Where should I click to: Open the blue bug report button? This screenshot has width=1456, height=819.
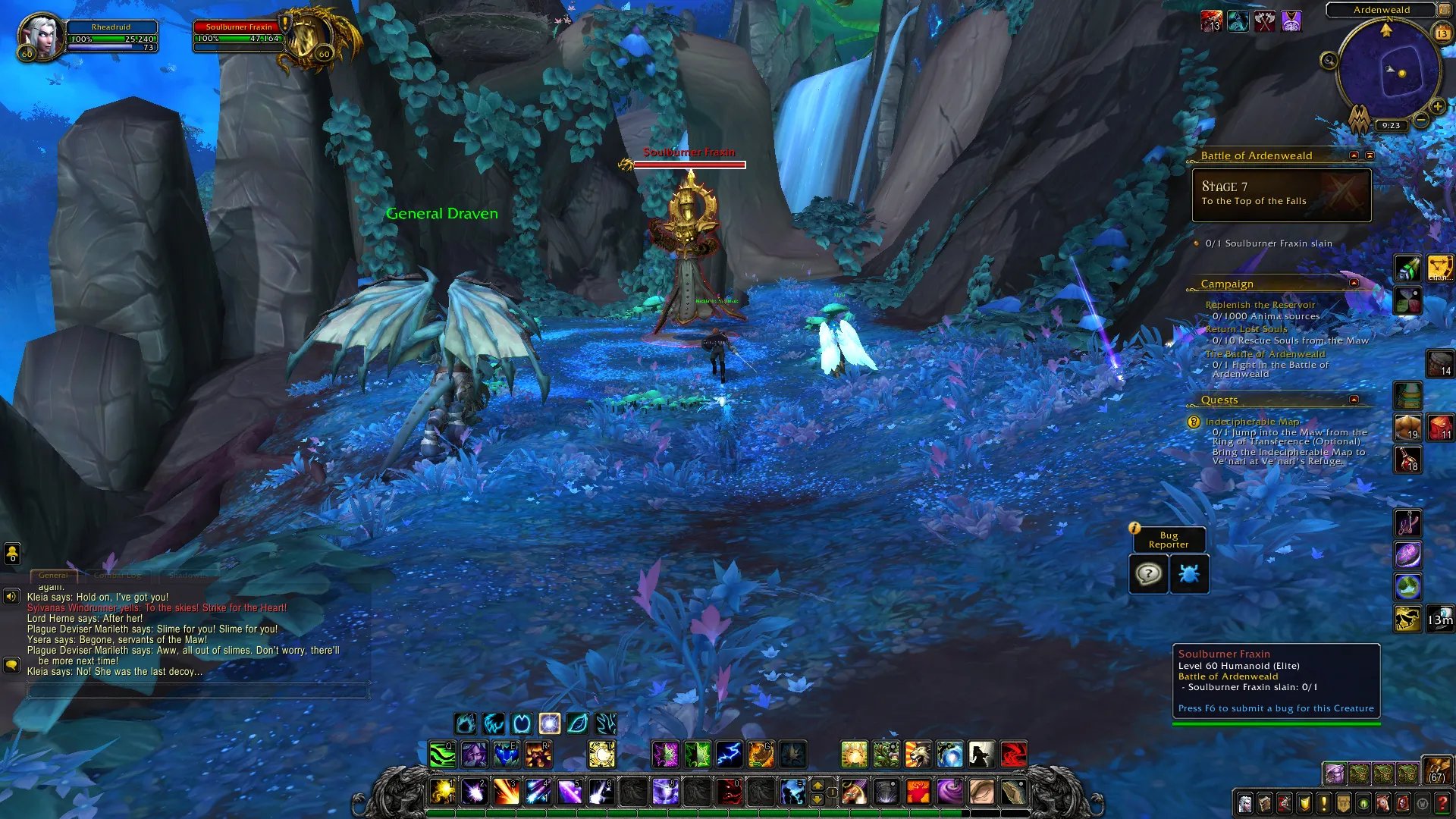pos(1189,574)
